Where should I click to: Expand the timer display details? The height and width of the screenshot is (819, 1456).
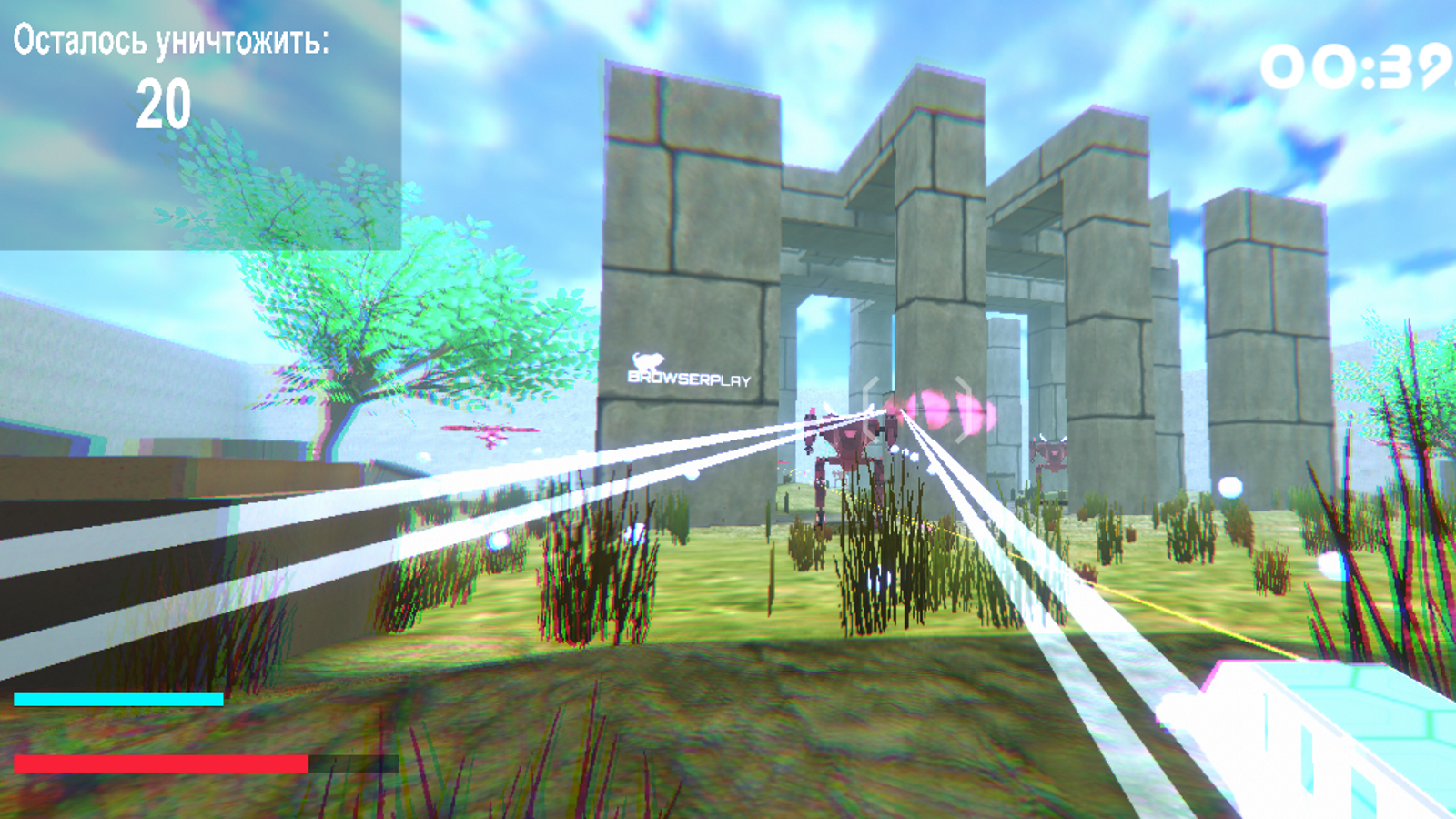click(1356, 68)
